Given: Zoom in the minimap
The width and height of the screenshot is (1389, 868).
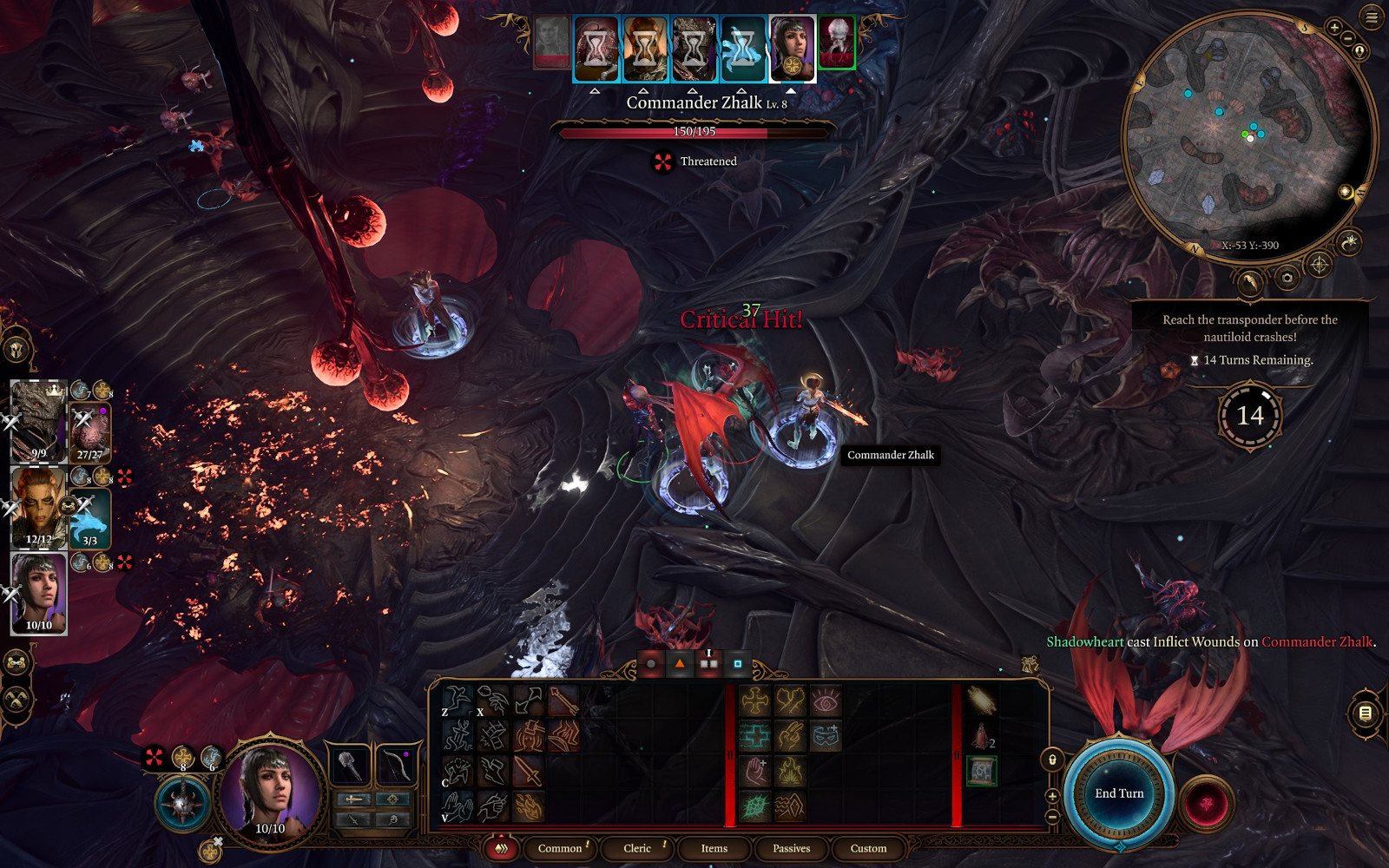Looking at the screenshot, I should (1334, 28).
